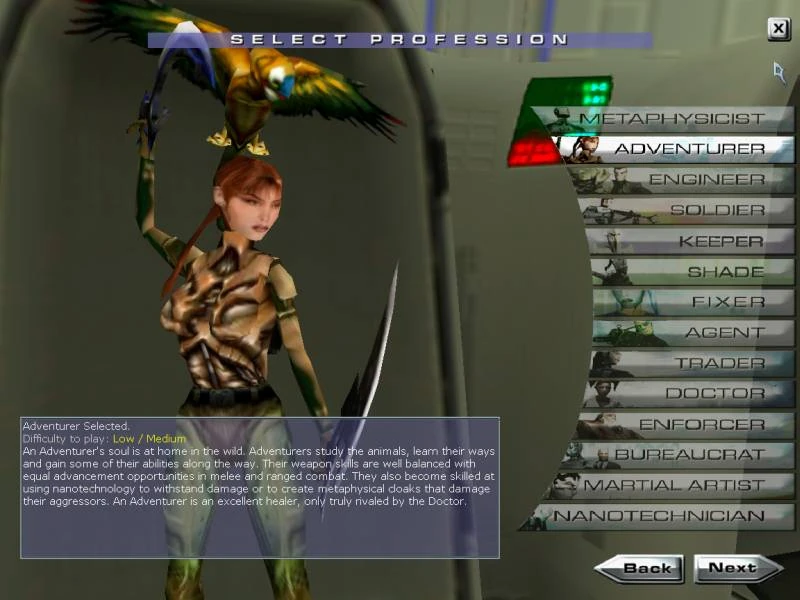Choose the Adventurer profession
Viewport: 800px width, 600px height.
point(689,150)
